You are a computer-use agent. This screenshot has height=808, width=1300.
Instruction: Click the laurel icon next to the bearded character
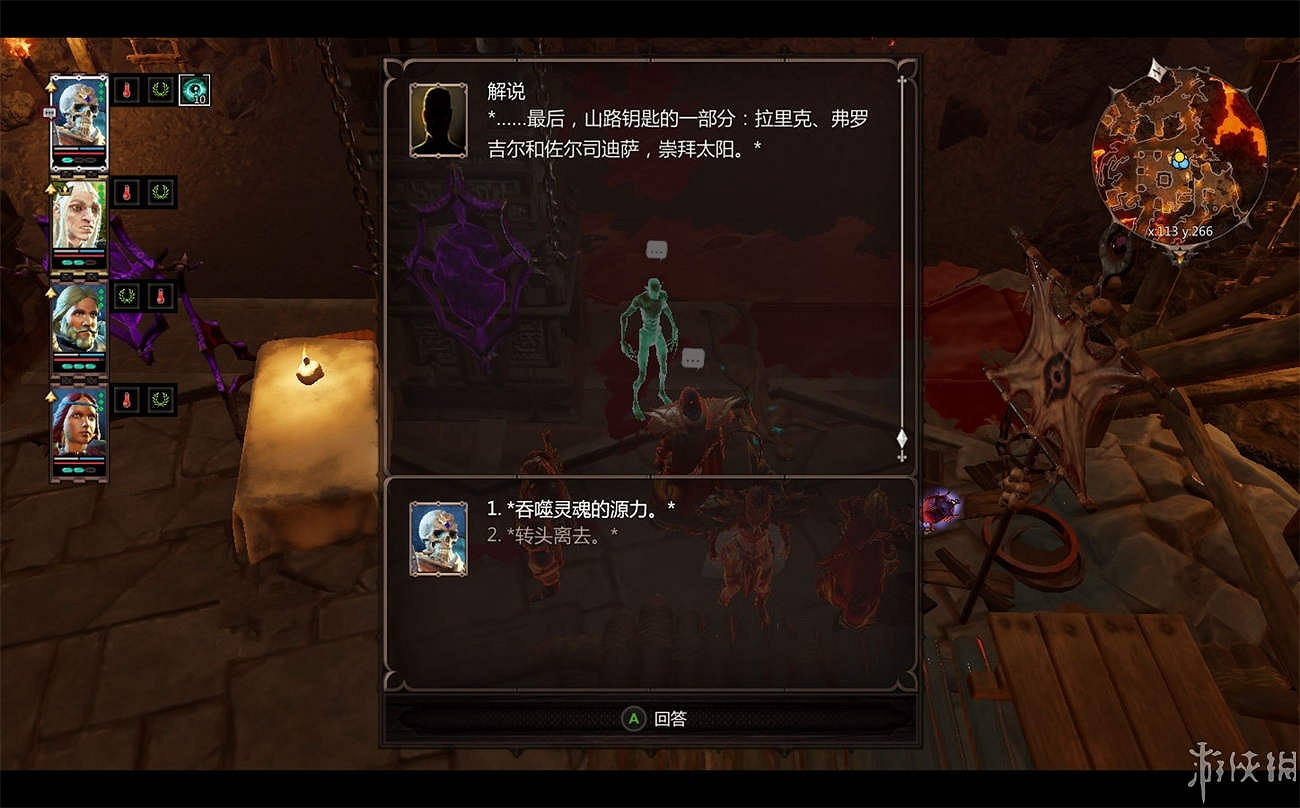[125, 297]
